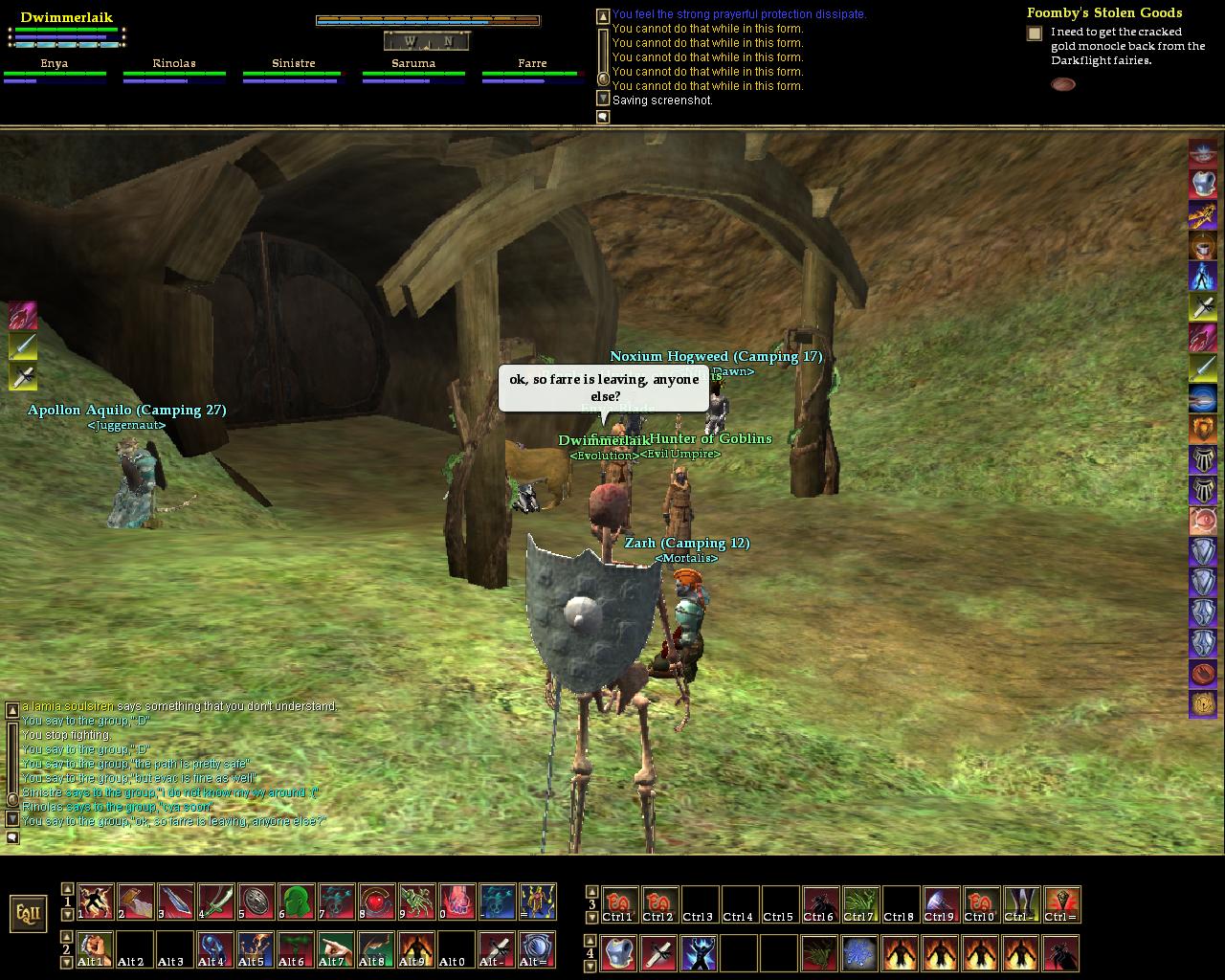Click the silver chestplate icon on hotbar 4

619,953
